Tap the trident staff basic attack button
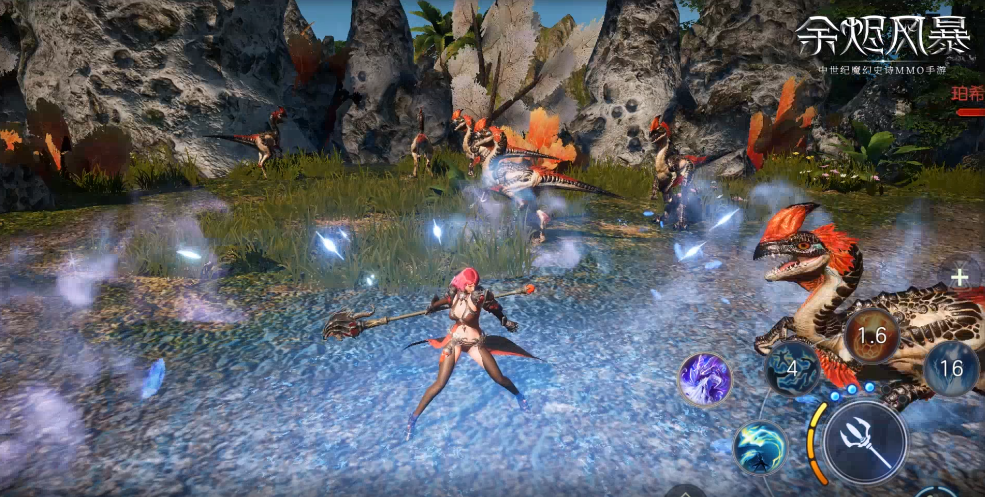The height and width of the screenshot is (497, 985). tap(865, 441)
